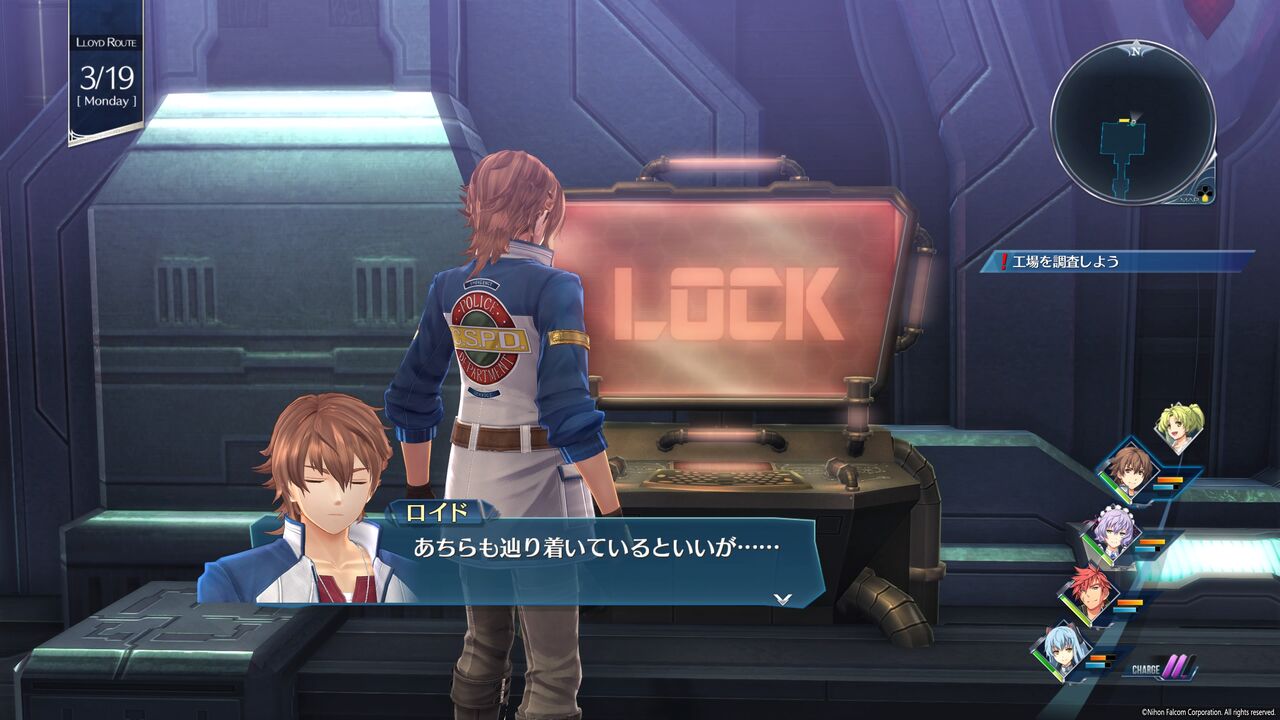This screenshot has height=720, width=1280.
Task: Select the ロイド name tag
Action: (x=438, y=513)
